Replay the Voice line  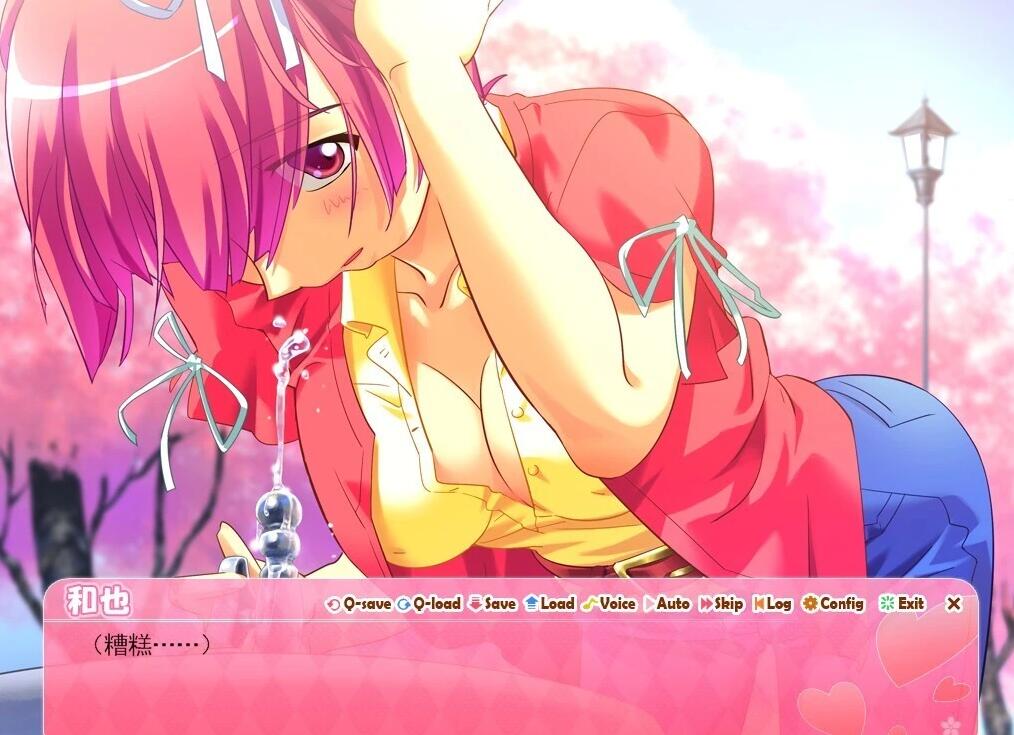coord(609,604)
